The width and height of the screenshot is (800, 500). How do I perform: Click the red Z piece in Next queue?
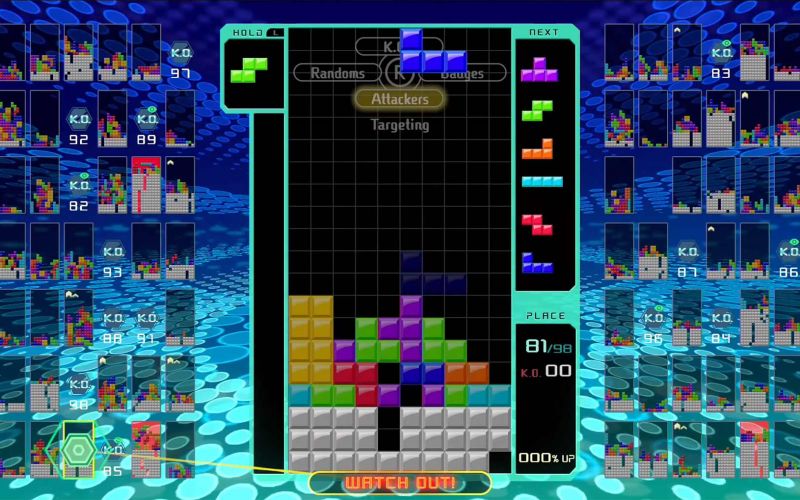point(537,223)
